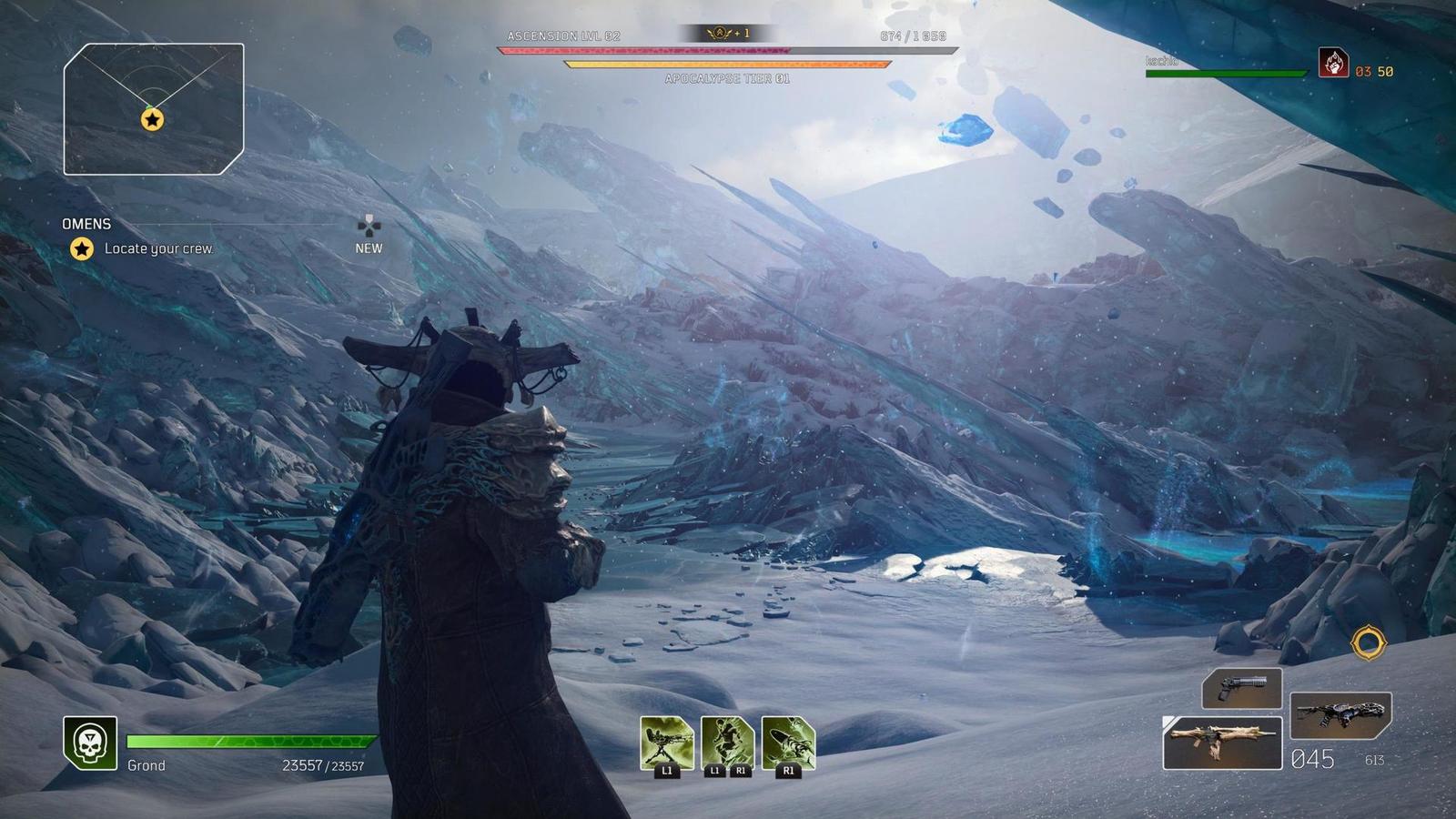Switch to the dark assault rifle slot
The height and width of the screenshot is (819, 1456).
pos(1340,715)
